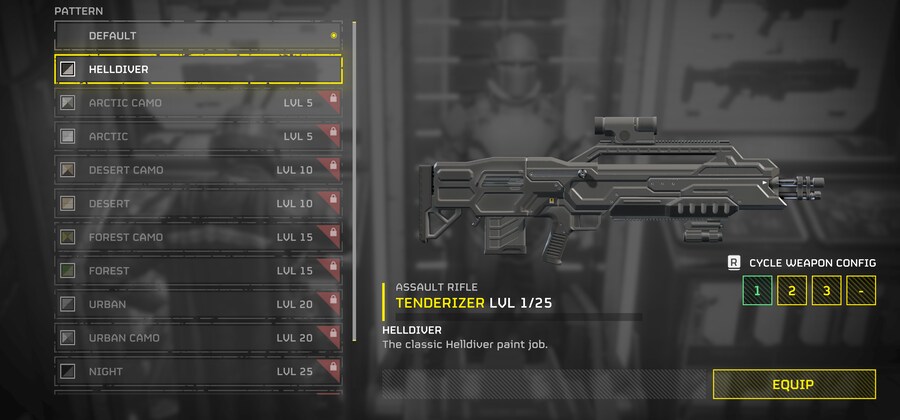Select the Desert Camo pattern row
Screen dimensions: 900x420
point(197,170)
